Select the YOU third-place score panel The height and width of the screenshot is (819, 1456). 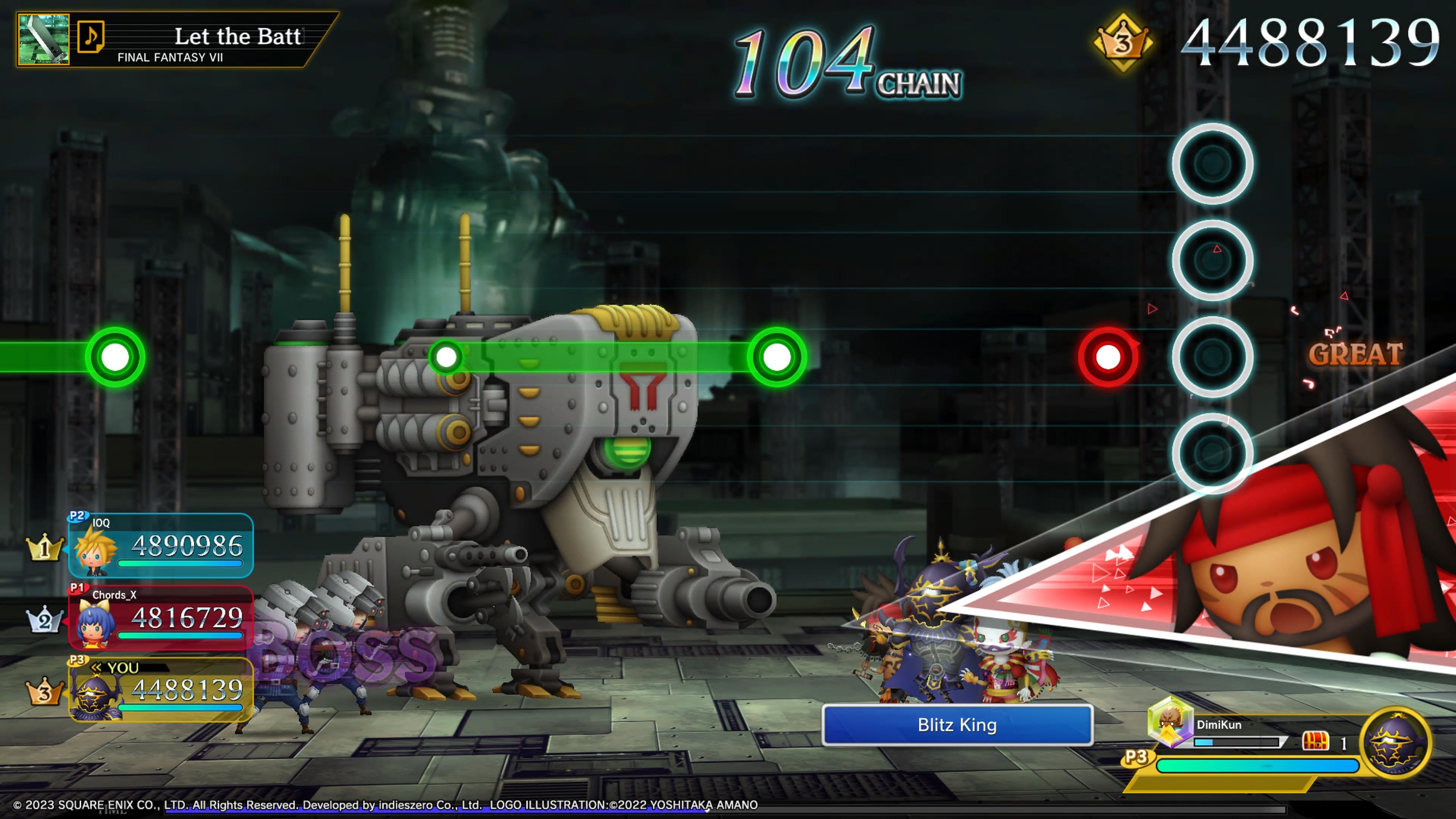coord(161,689)
